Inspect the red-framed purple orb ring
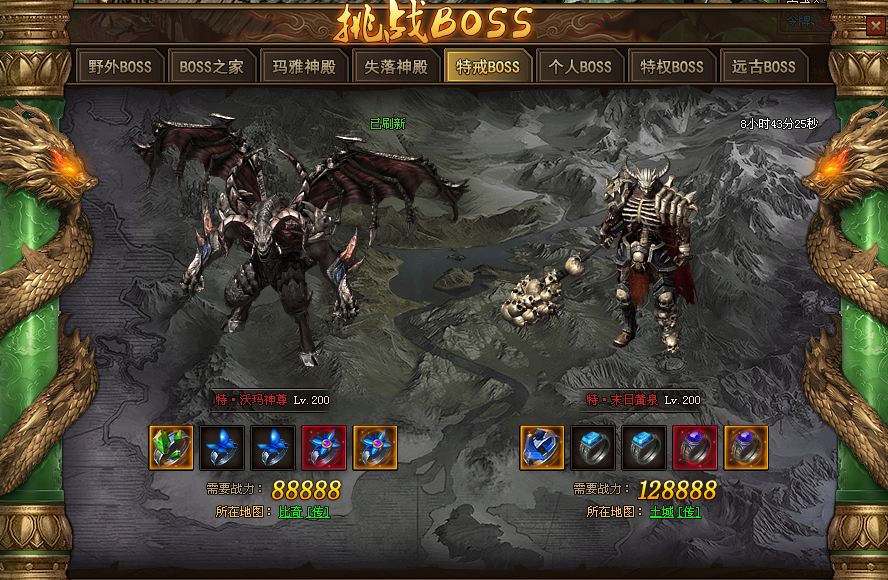Screen dimensions: 888x580 tap(695, 447)
